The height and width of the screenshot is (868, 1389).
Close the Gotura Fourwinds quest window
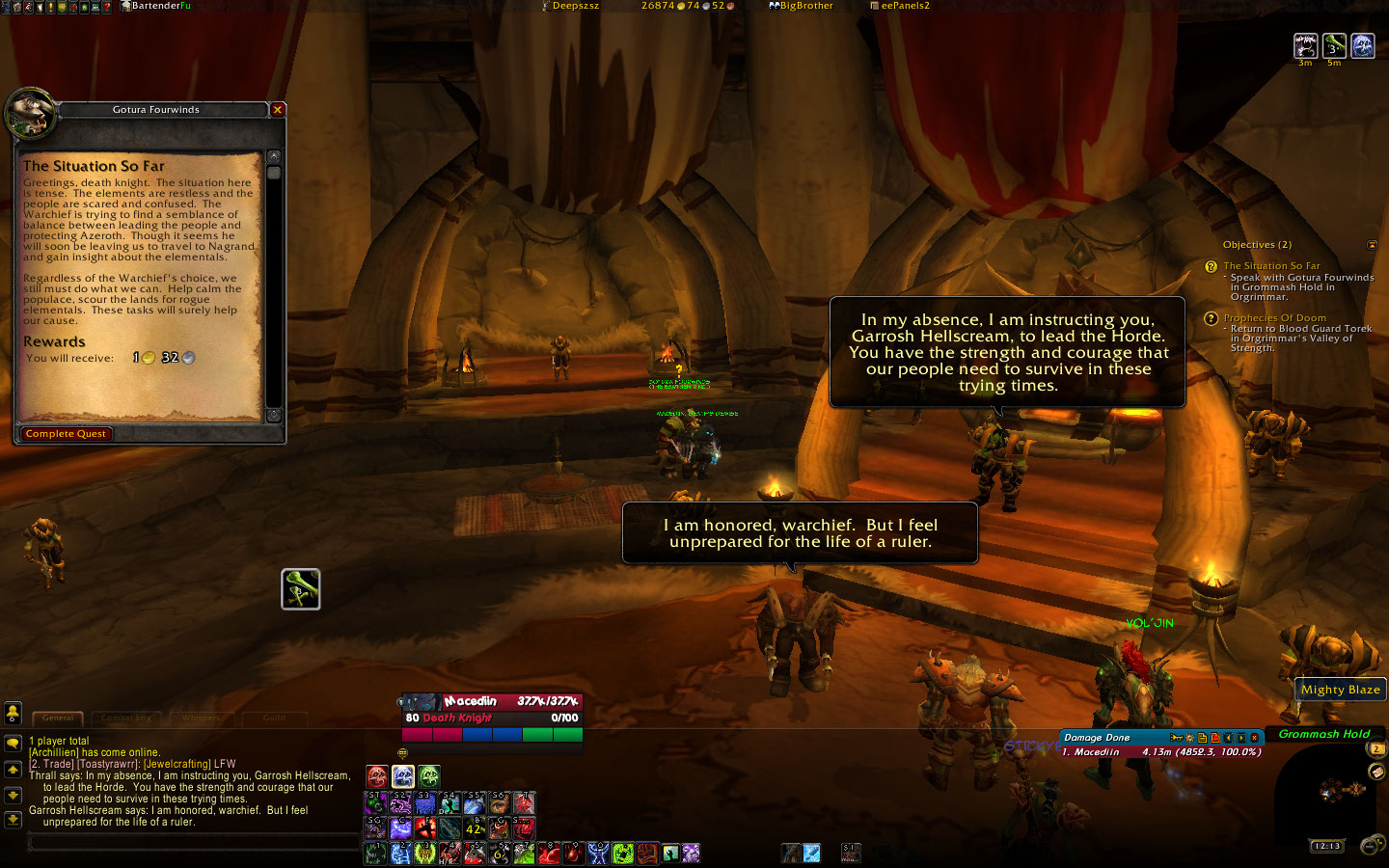coord(278,110)
